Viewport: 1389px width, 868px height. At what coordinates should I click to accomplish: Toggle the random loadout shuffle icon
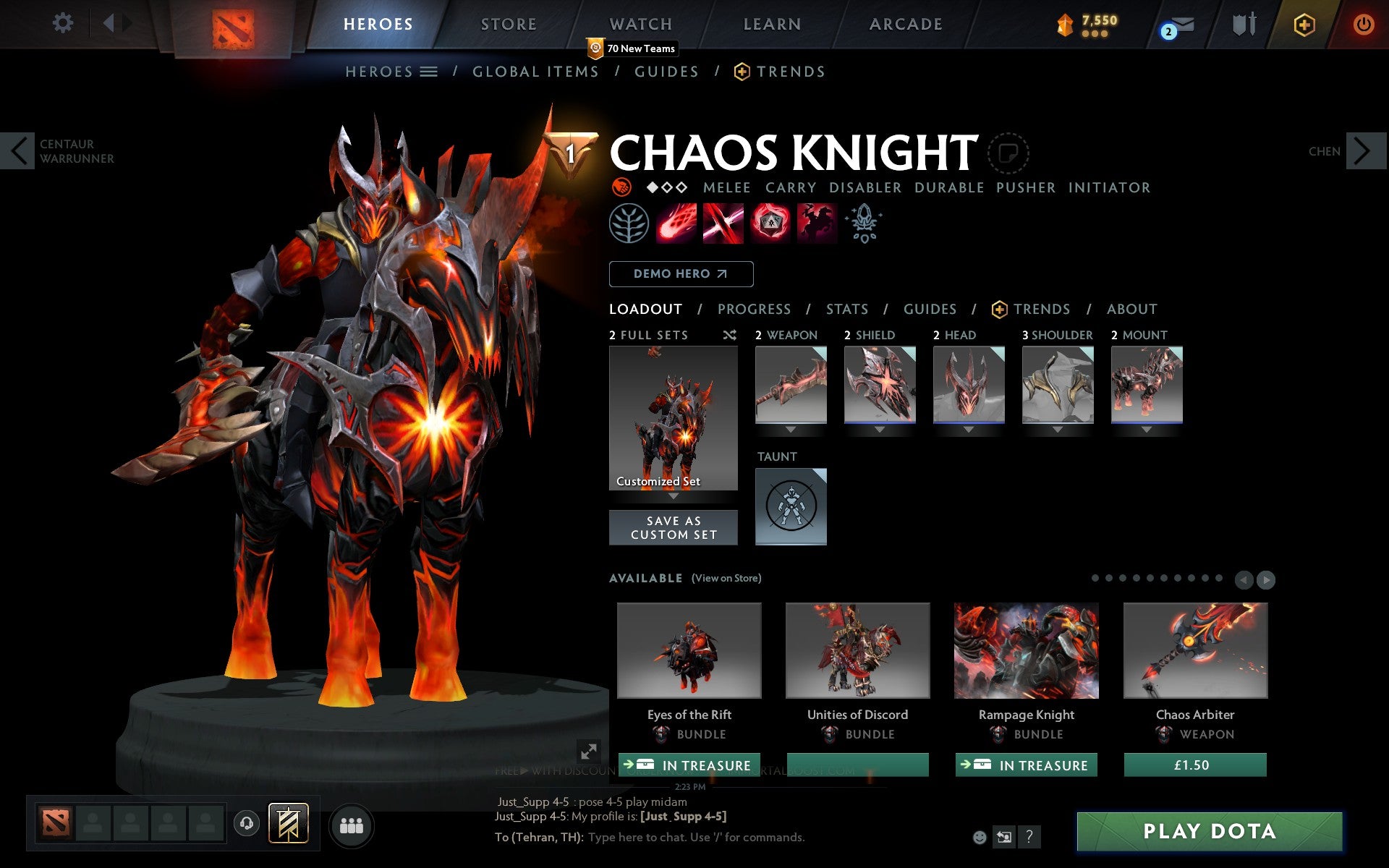729,335
